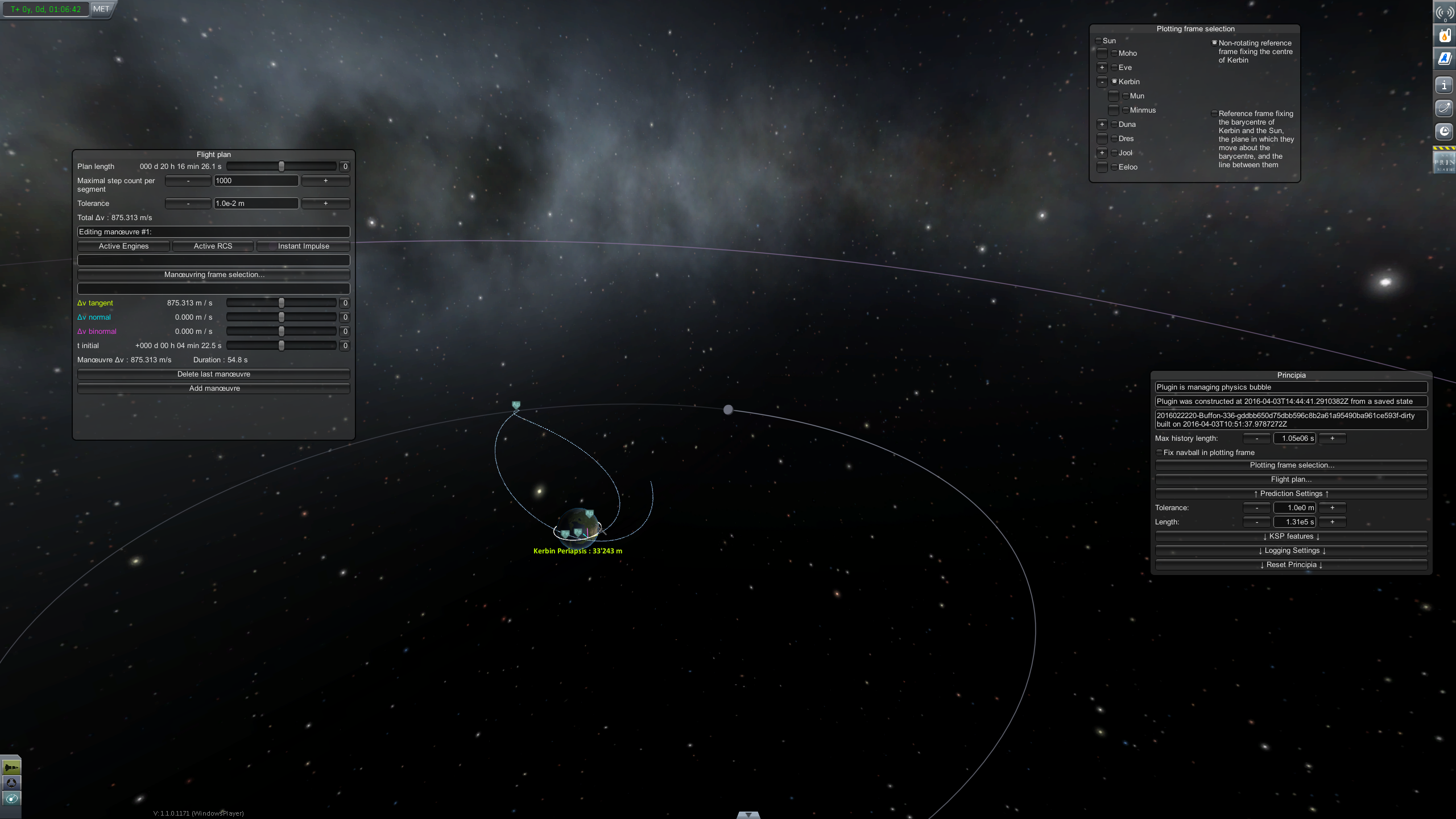1456x819 pixels.
Task: Select Mun as plotting frame body
Action: (x=1126, y=96)
